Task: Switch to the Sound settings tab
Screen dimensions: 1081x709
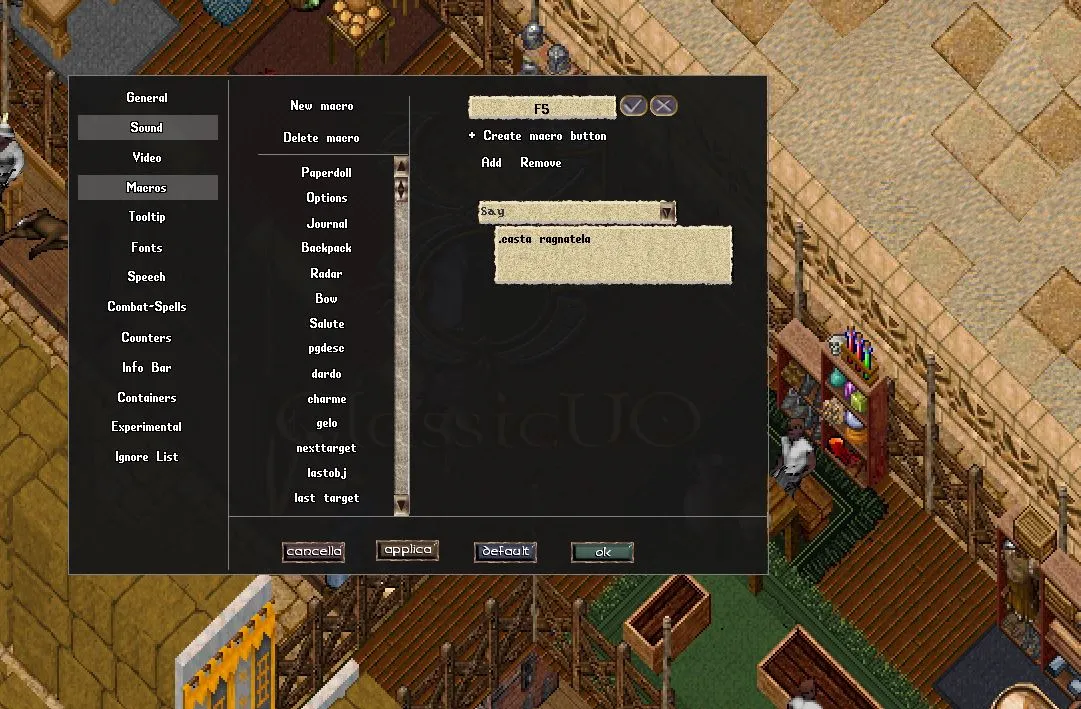Action: [x=147, y=128]
